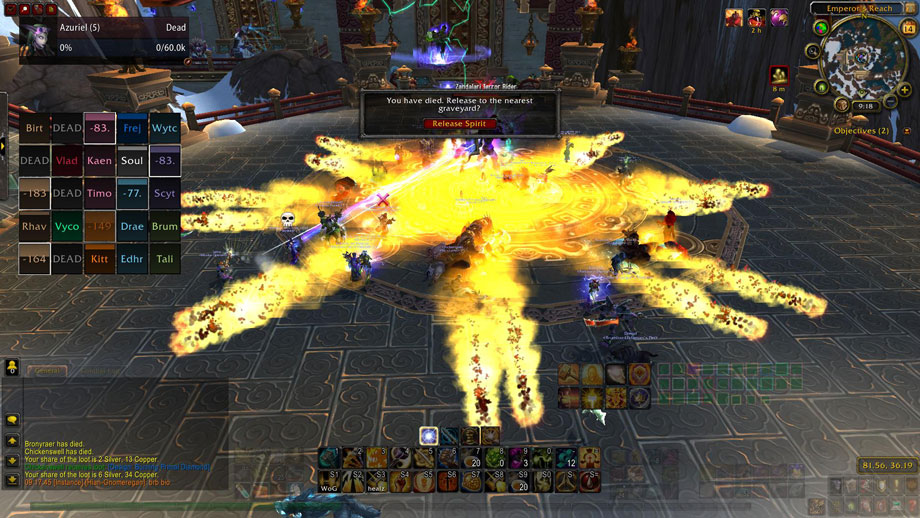Choose the Soul raid frame
The height and width of the screenshot is (518, 920).
click(132, 160)
